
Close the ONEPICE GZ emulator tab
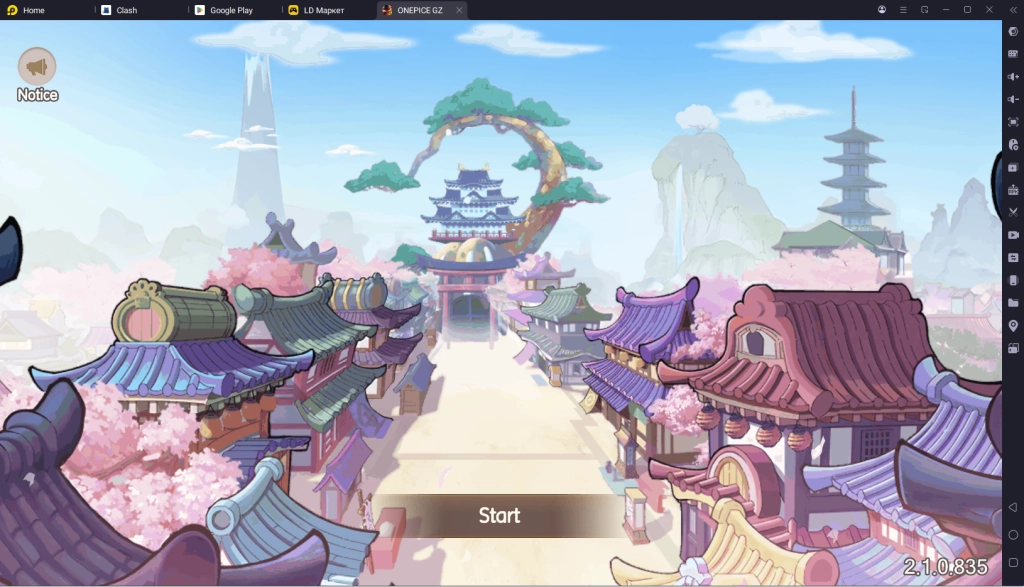[459, 10]
